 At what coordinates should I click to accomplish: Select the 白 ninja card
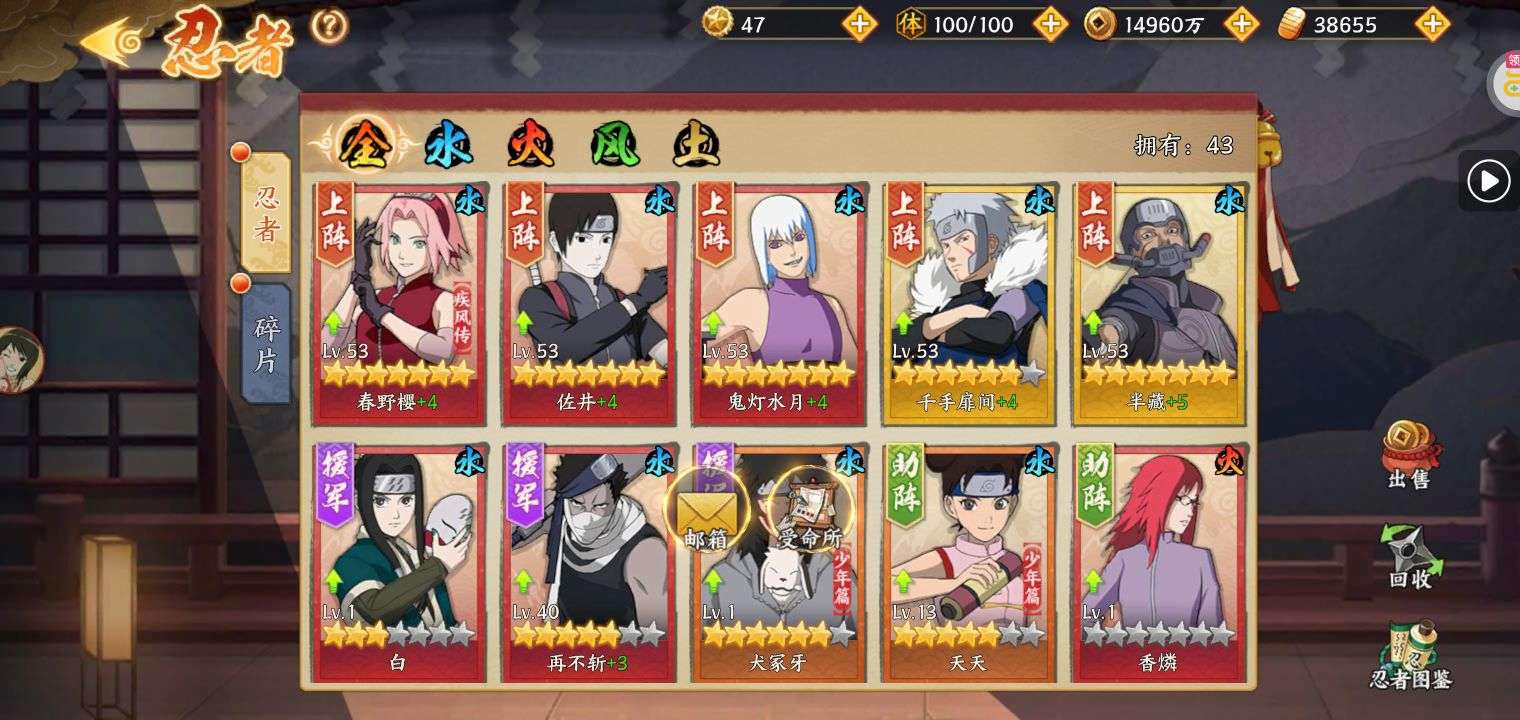pos(398,562)
